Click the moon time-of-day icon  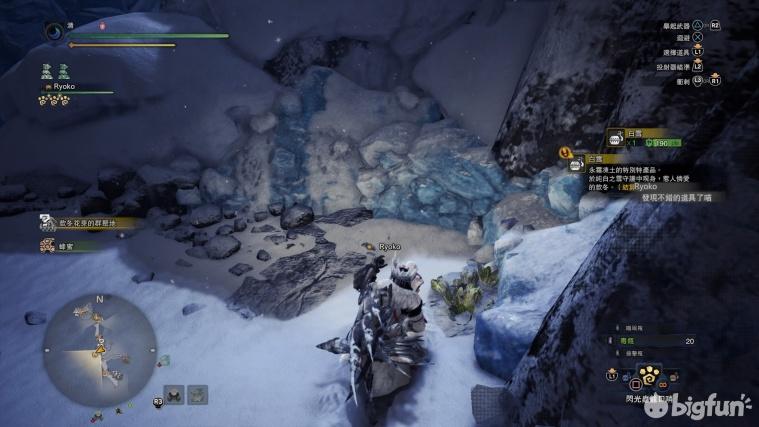(54, 31)
